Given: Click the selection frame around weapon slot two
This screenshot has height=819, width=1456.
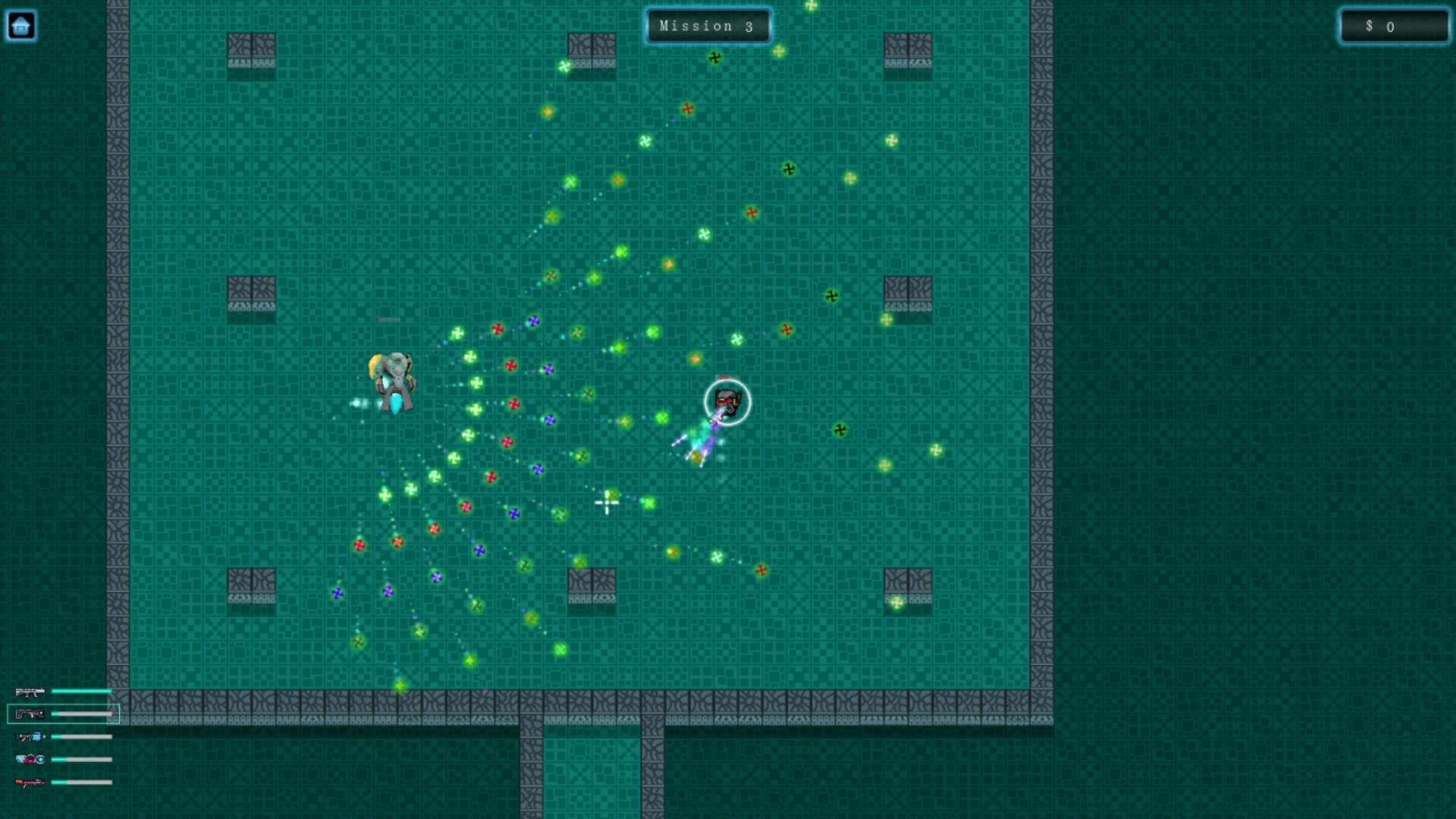Looking at the screenshot, I should (x=64, y=714).
